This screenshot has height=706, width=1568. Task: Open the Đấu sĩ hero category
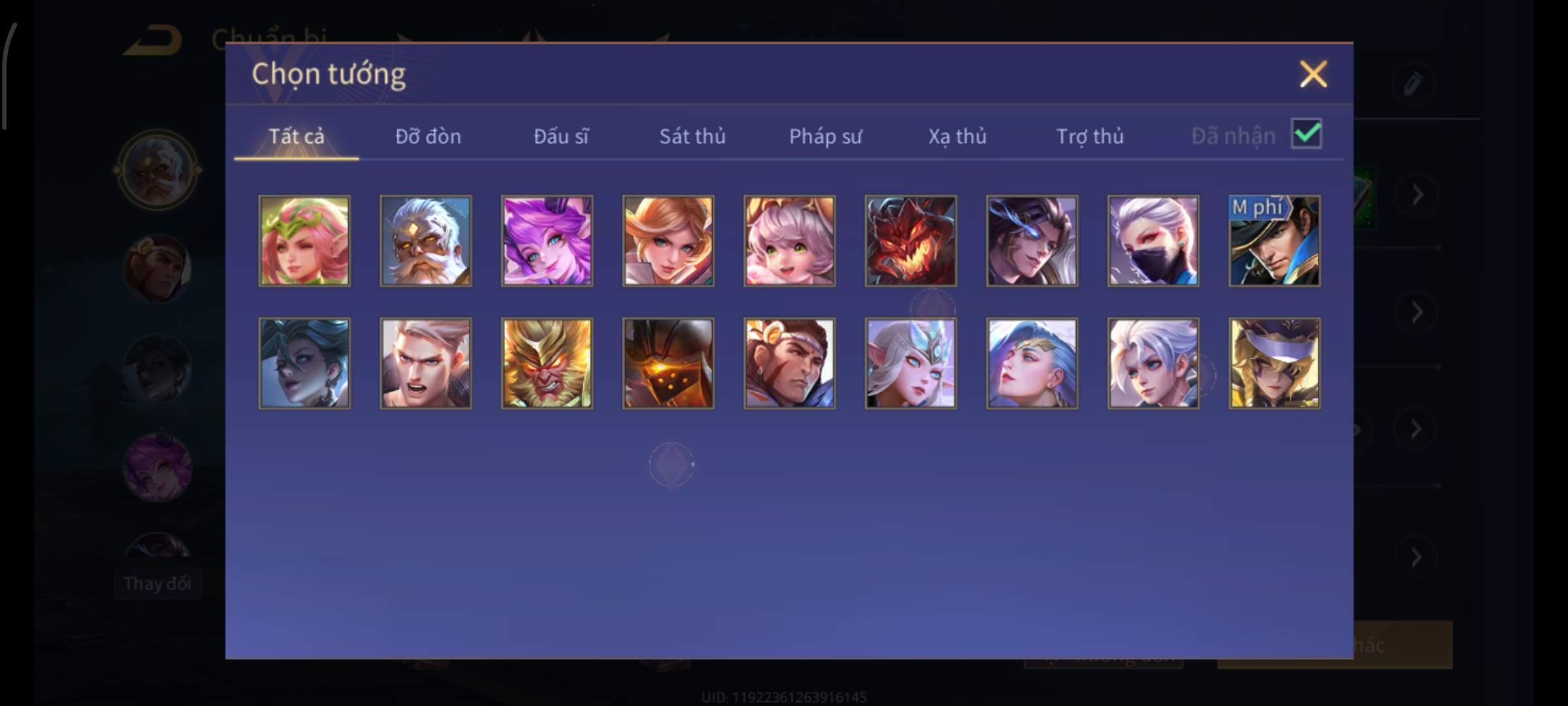click(x=561, y=136)
